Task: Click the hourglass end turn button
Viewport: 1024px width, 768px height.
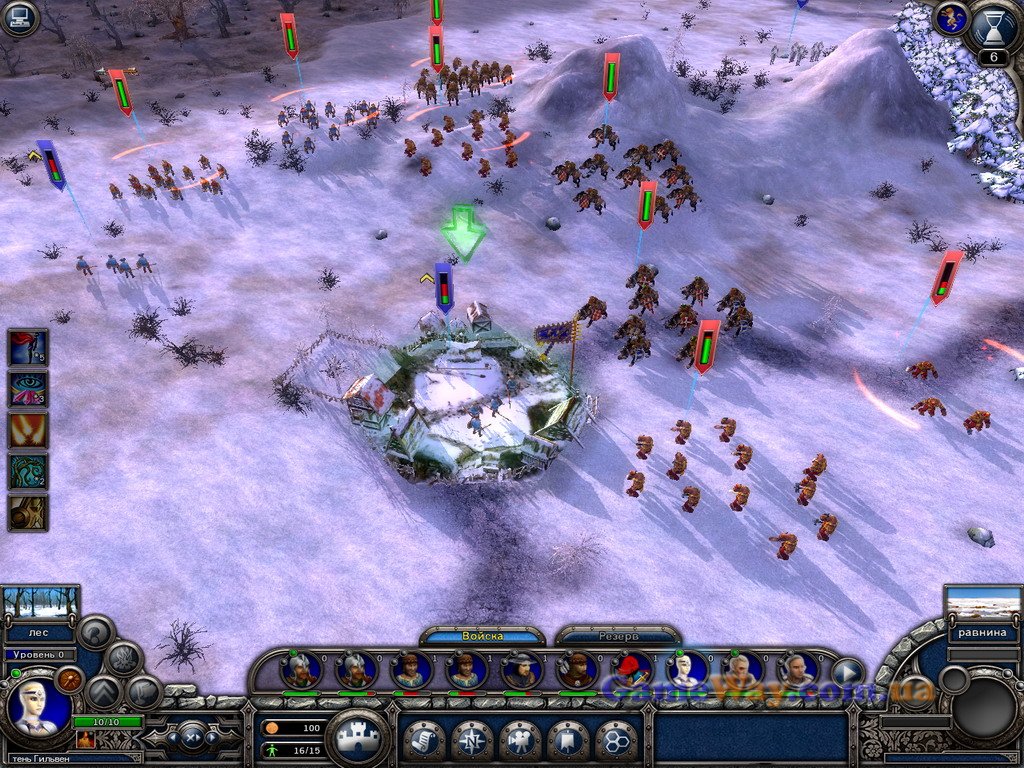Action: click(993, 26)
